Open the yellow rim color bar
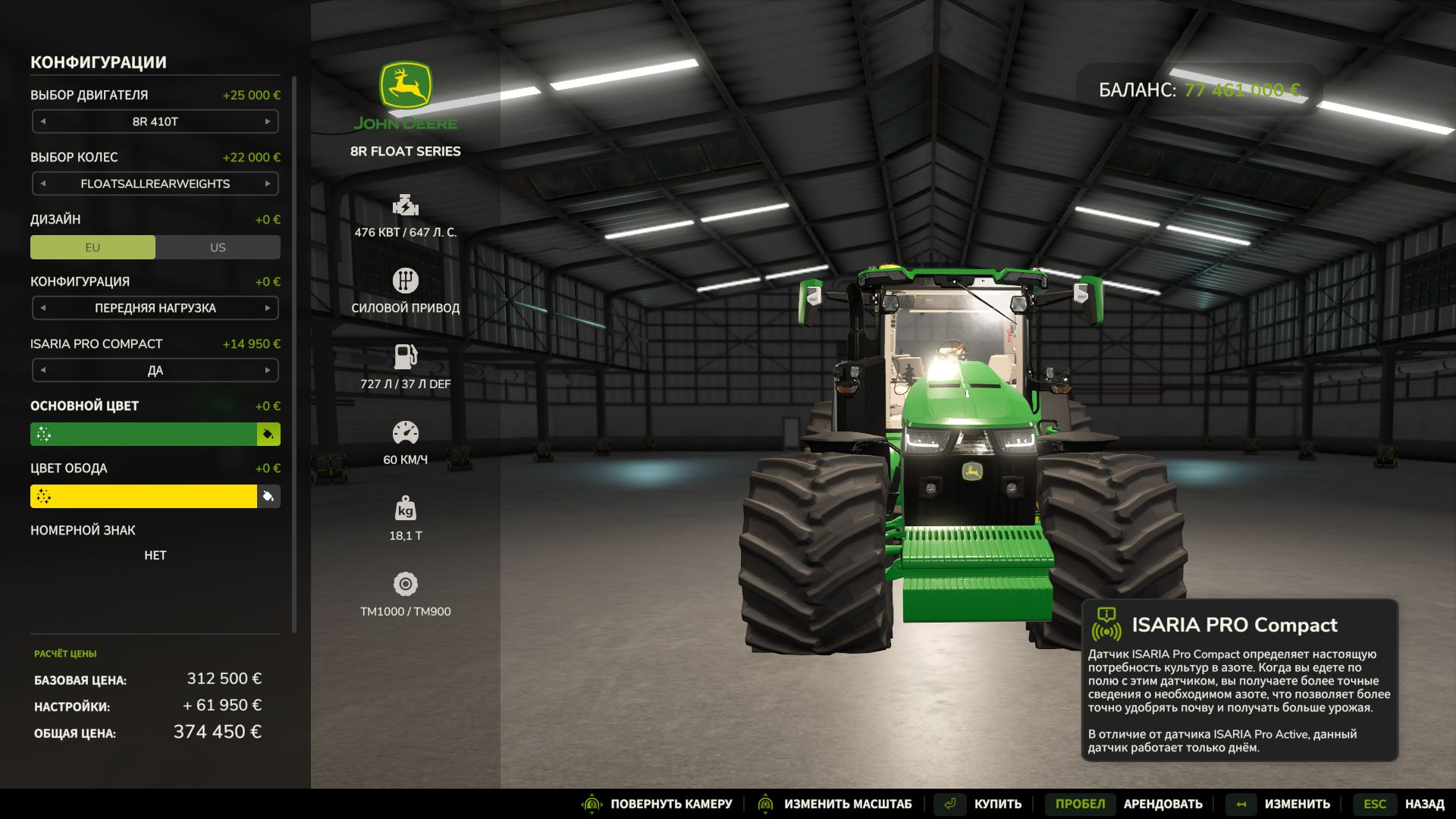Screen dimensions: 1456x819 click(x=144, y=496)
